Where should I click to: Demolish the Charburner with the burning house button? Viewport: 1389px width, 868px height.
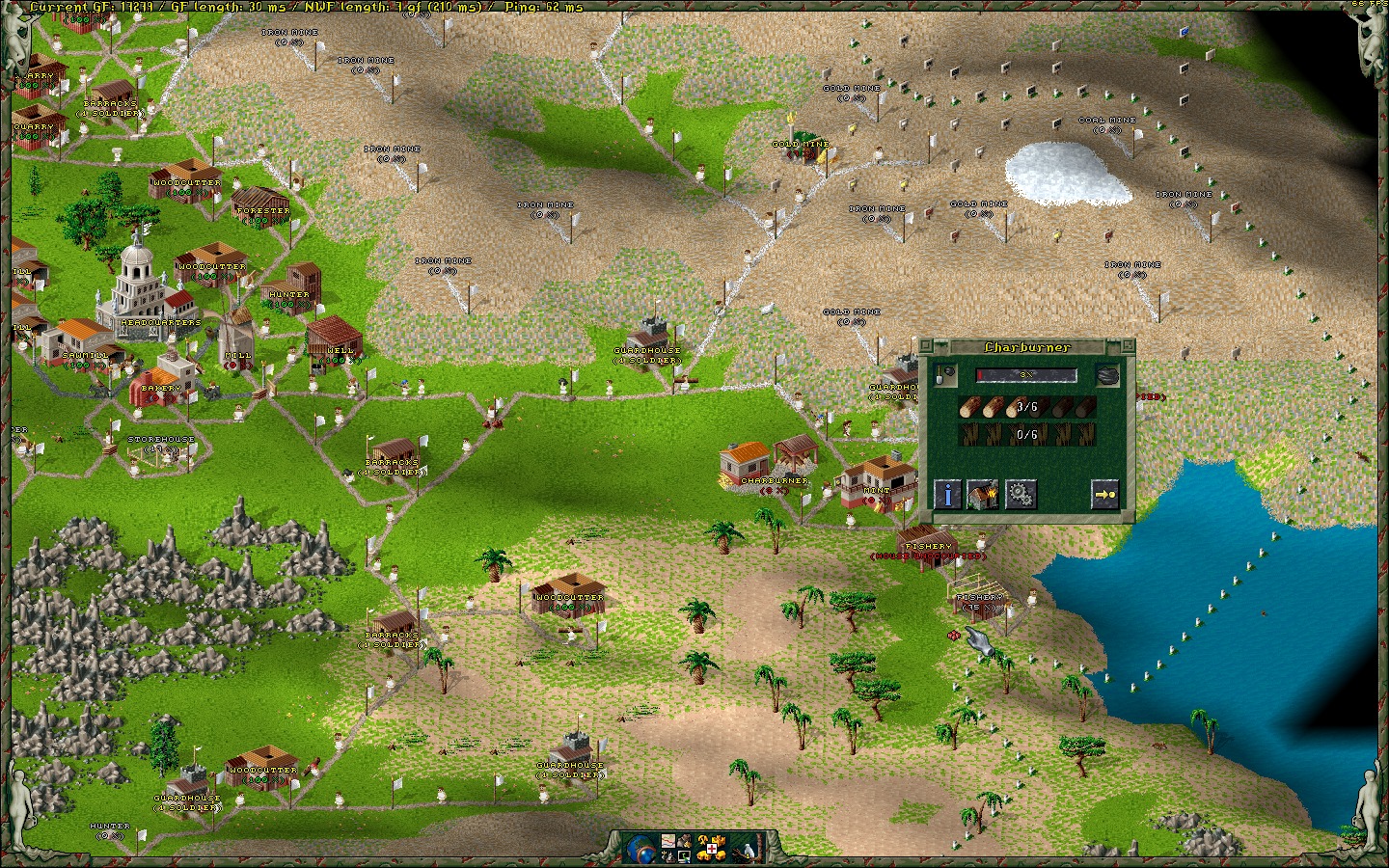(983, 494)
